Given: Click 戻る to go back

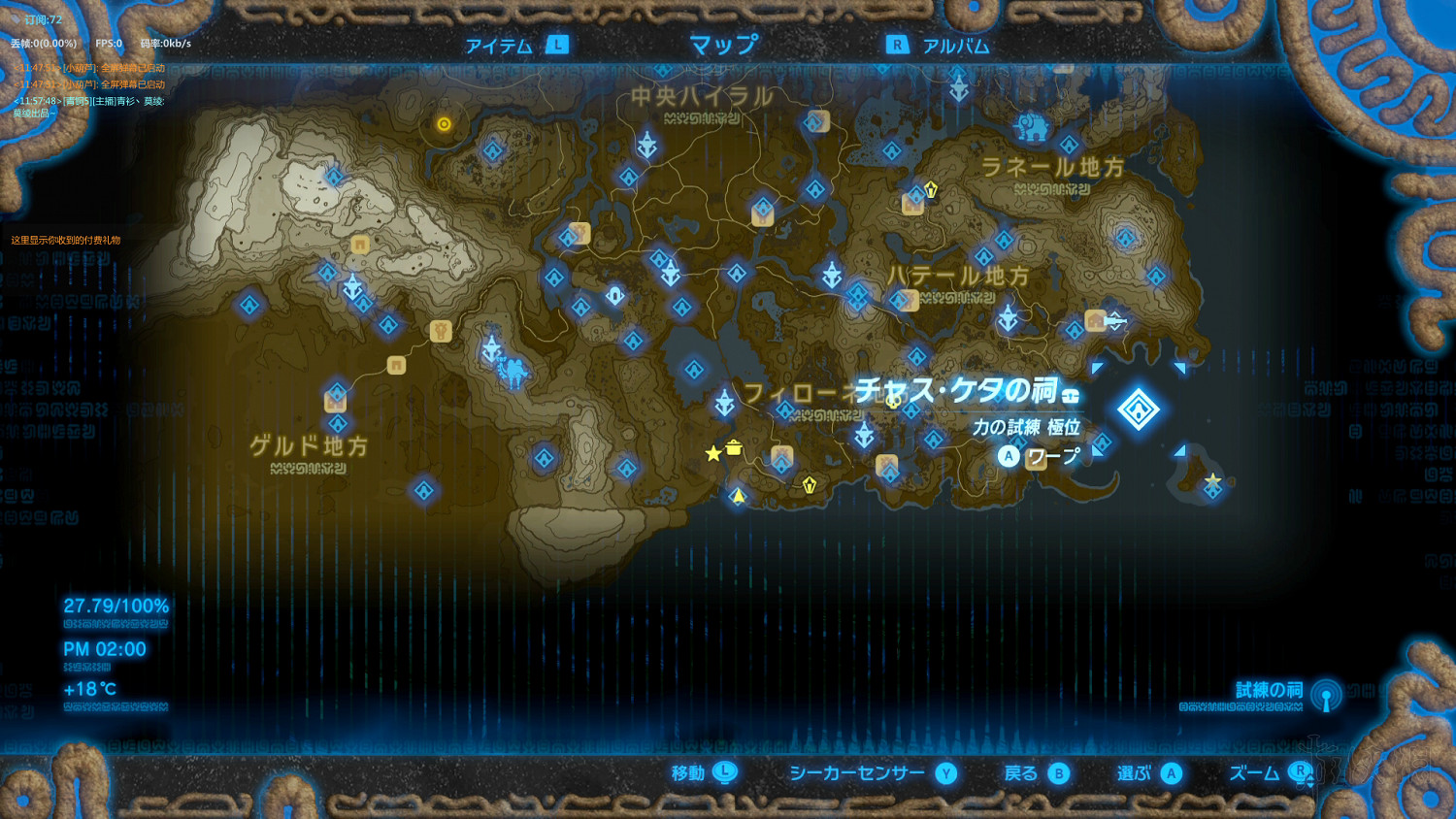Looking at the screenshot, I should click(x=1026, y=773).
